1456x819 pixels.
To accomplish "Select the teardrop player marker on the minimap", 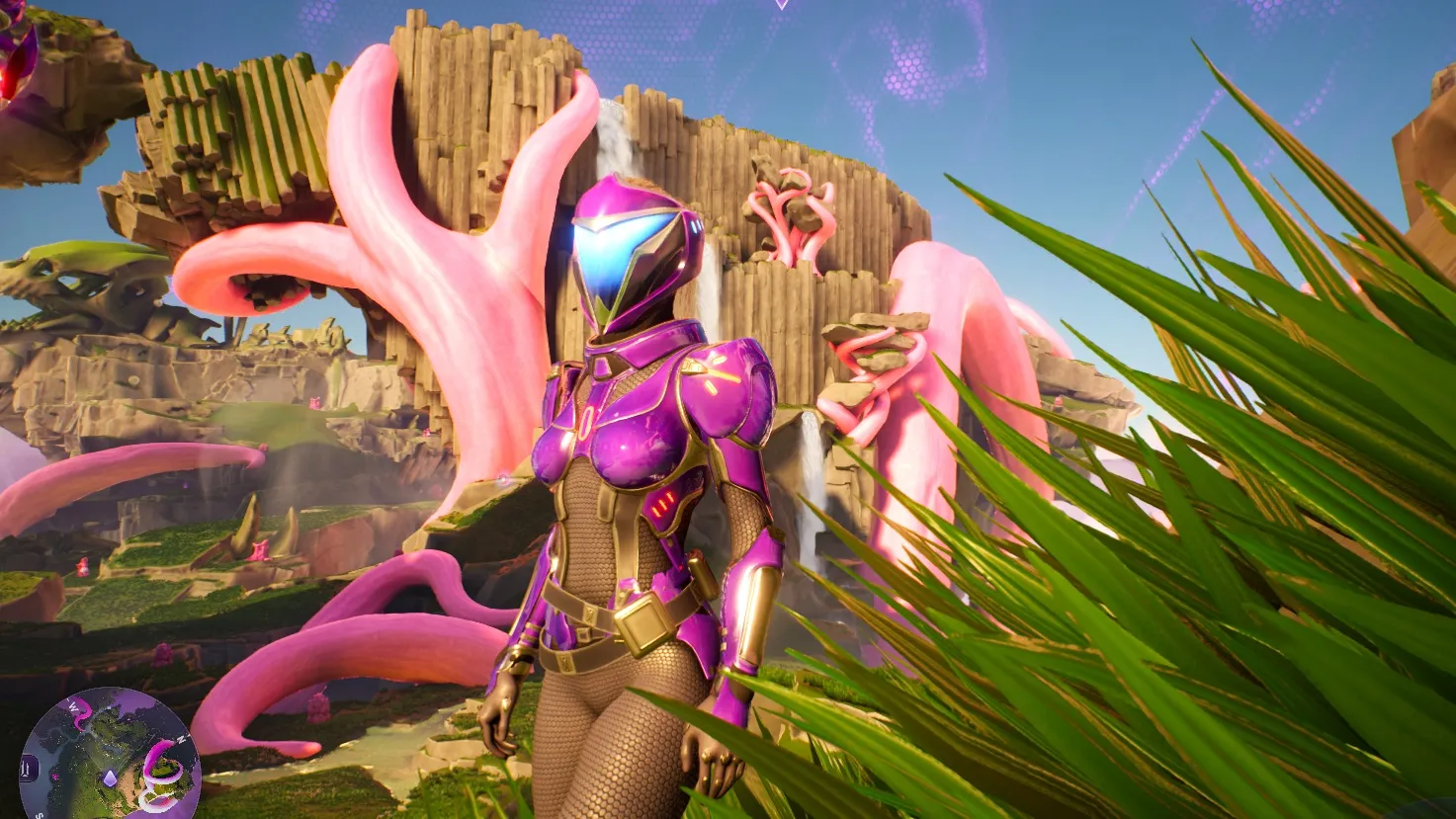I will 110,778.
